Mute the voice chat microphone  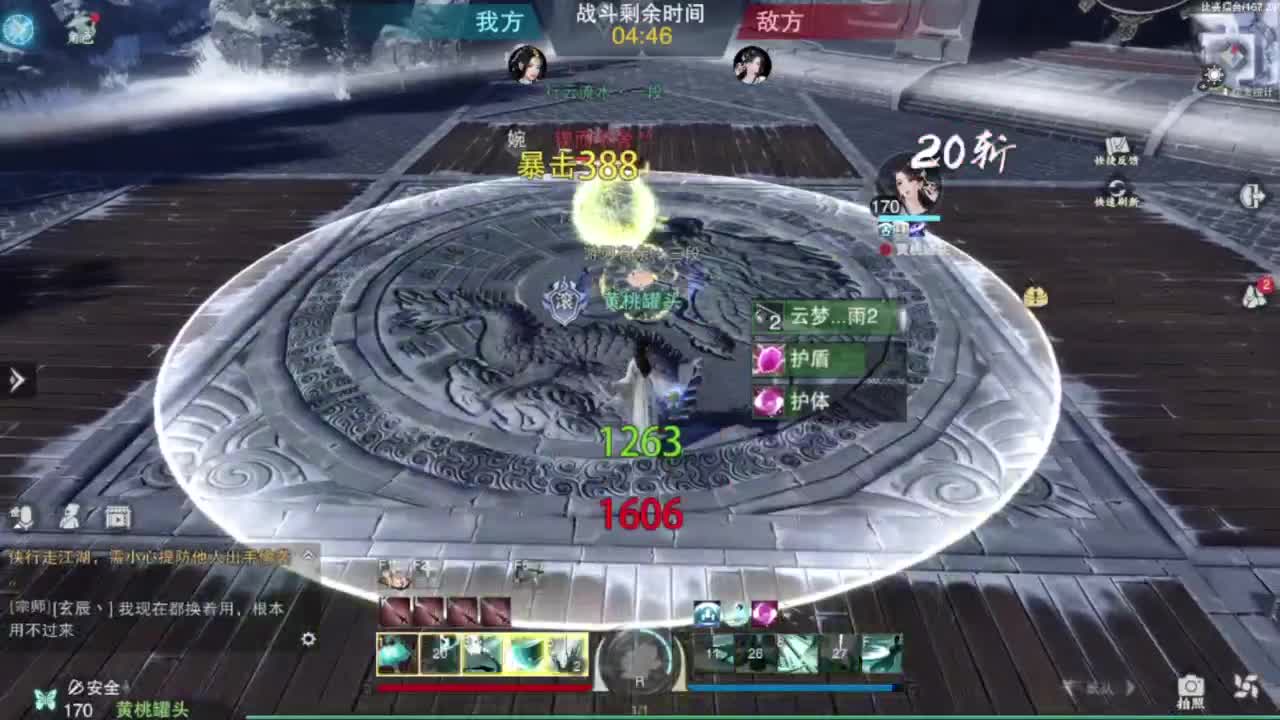pyautogui.click(x=23, y=517)
